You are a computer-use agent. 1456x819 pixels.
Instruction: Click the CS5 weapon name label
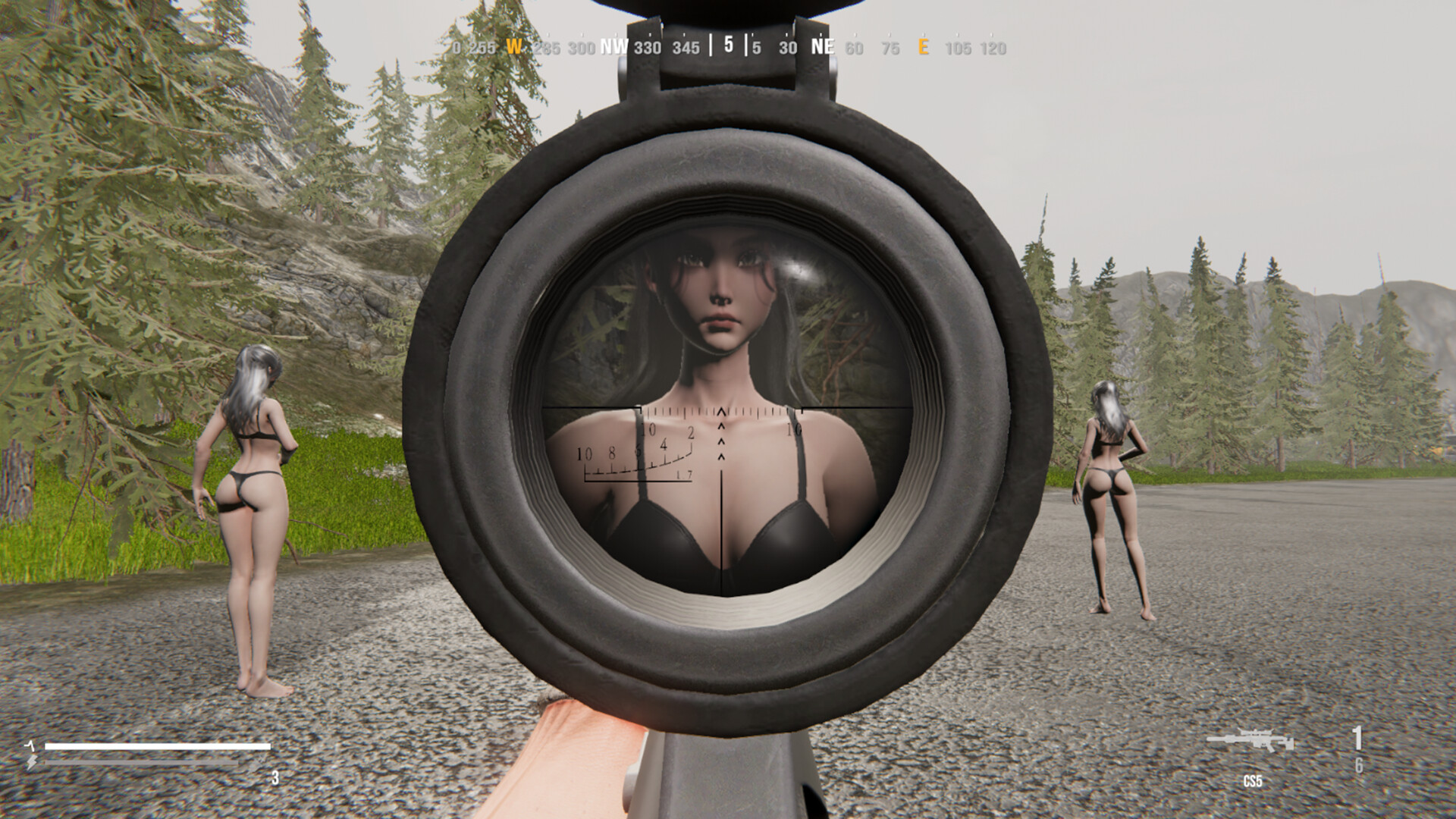pyautogui.click(x=1253, y=780)
